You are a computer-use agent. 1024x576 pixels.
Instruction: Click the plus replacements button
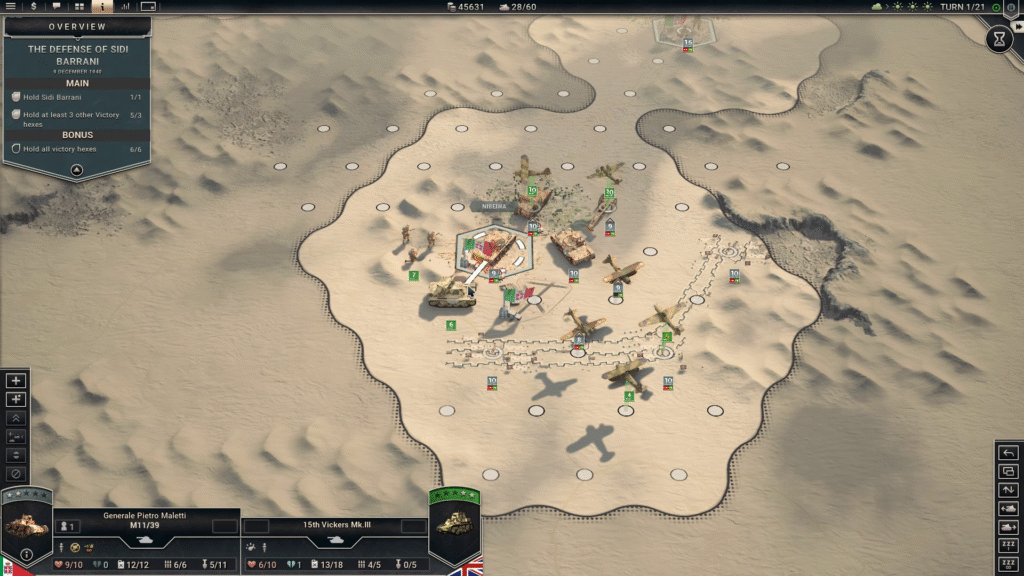[x=15, y=381]
